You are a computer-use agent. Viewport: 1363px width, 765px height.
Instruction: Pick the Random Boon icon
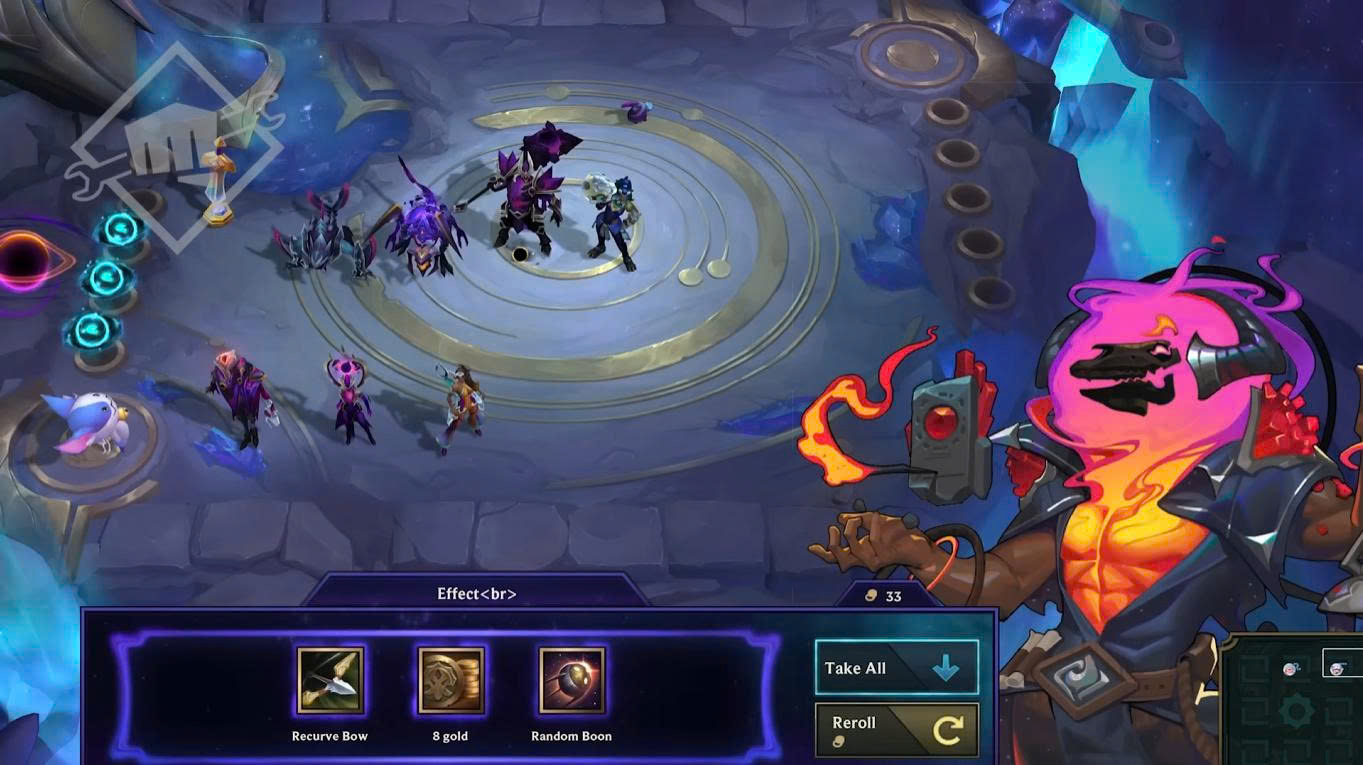pos(572,680)
